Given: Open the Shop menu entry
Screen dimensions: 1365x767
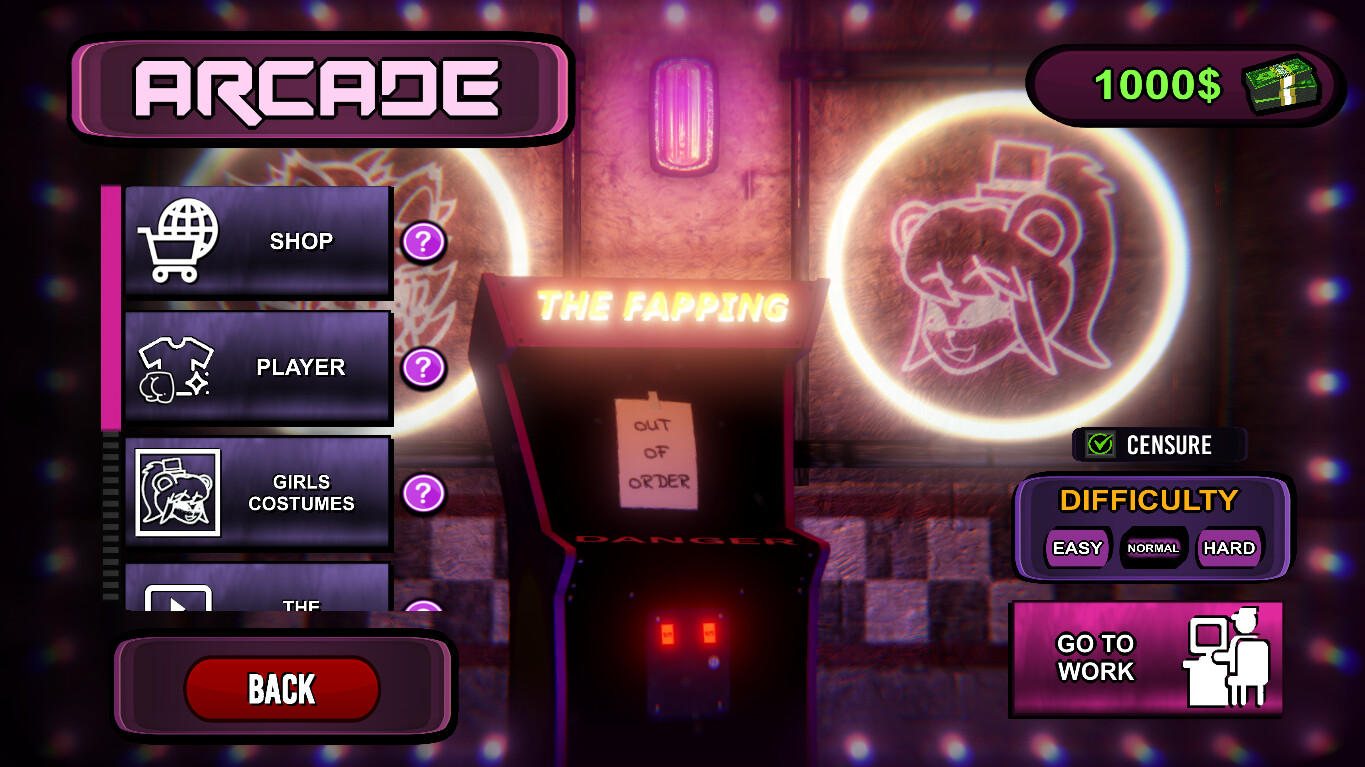Looking at the screenshot, I should pyautogui.click(x=258, y=241).
